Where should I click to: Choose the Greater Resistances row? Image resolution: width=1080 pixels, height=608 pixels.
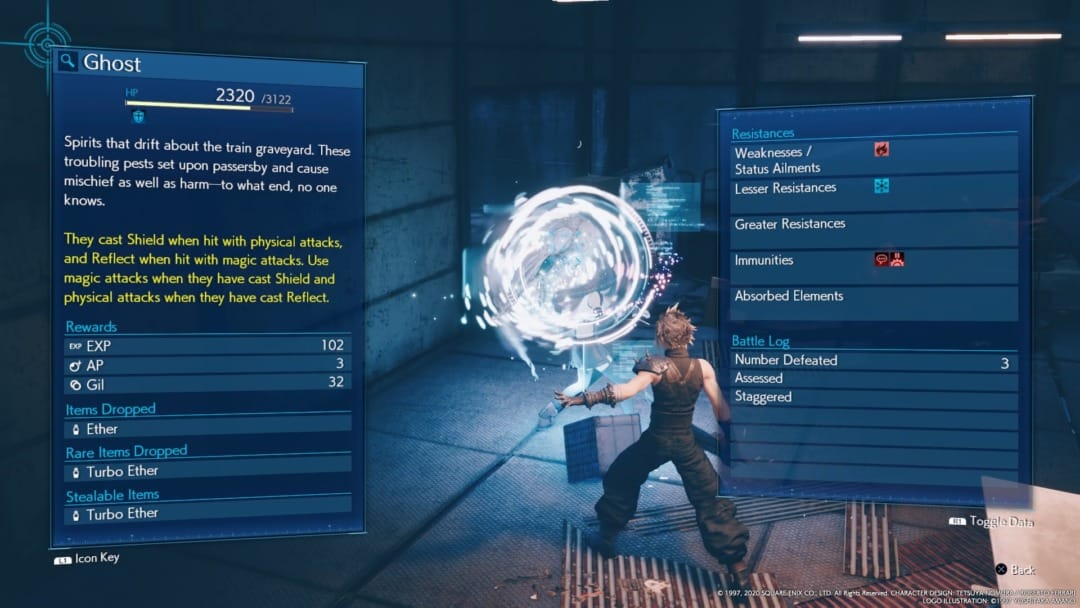coord(872,225)
